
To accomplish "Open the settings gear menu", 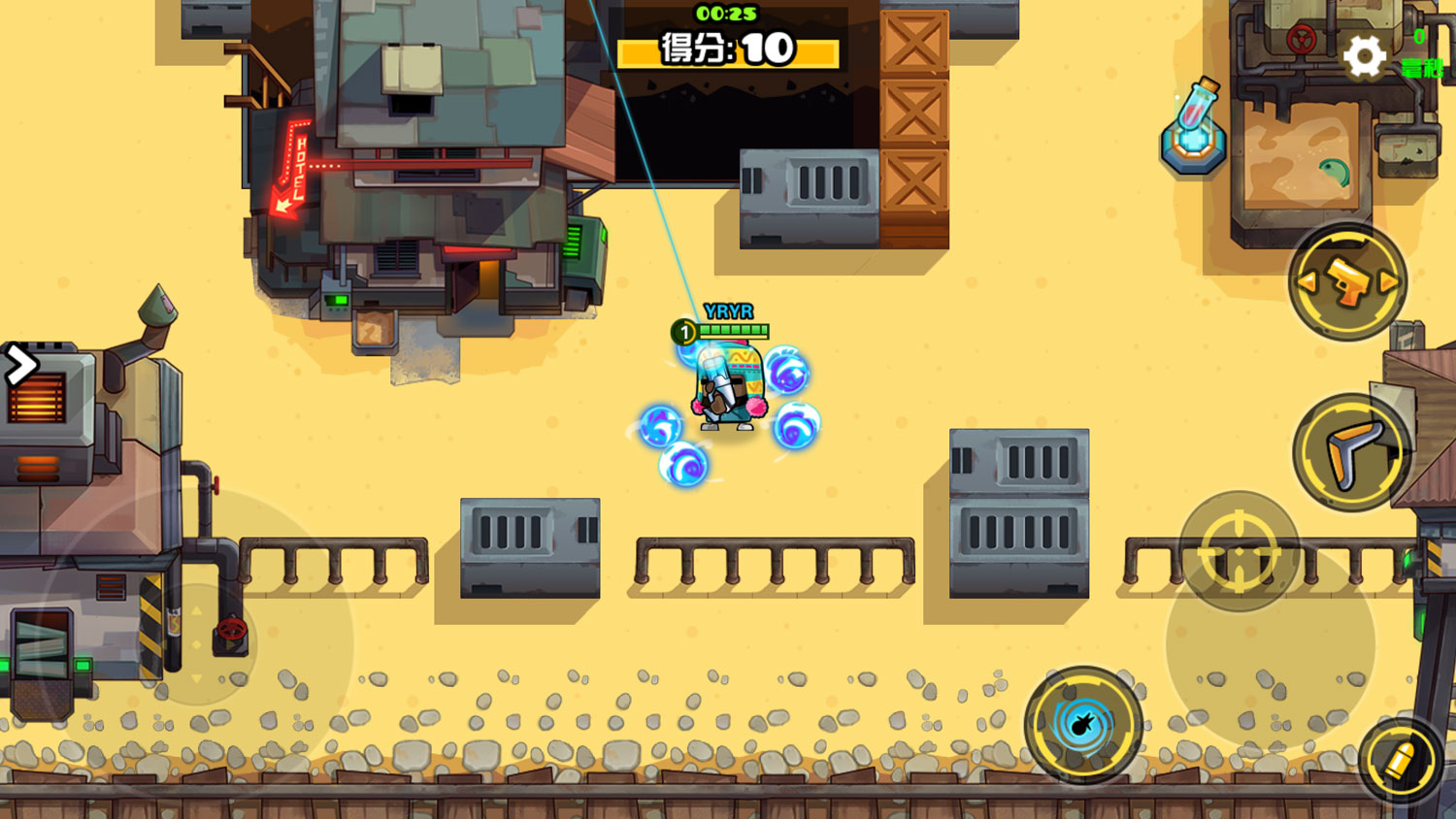I will point(1365,56).
